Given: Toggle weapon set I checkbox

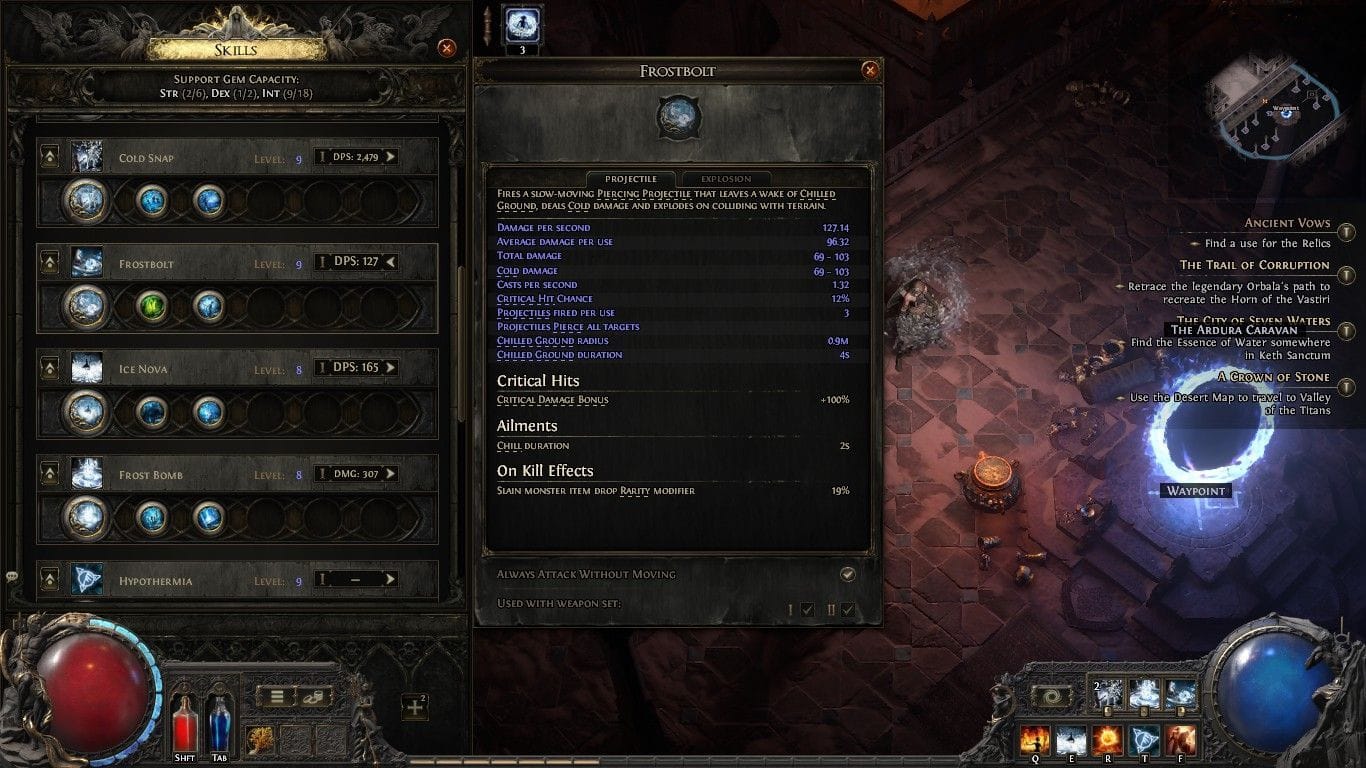Looking at the screenshot, I should (806, 606).
